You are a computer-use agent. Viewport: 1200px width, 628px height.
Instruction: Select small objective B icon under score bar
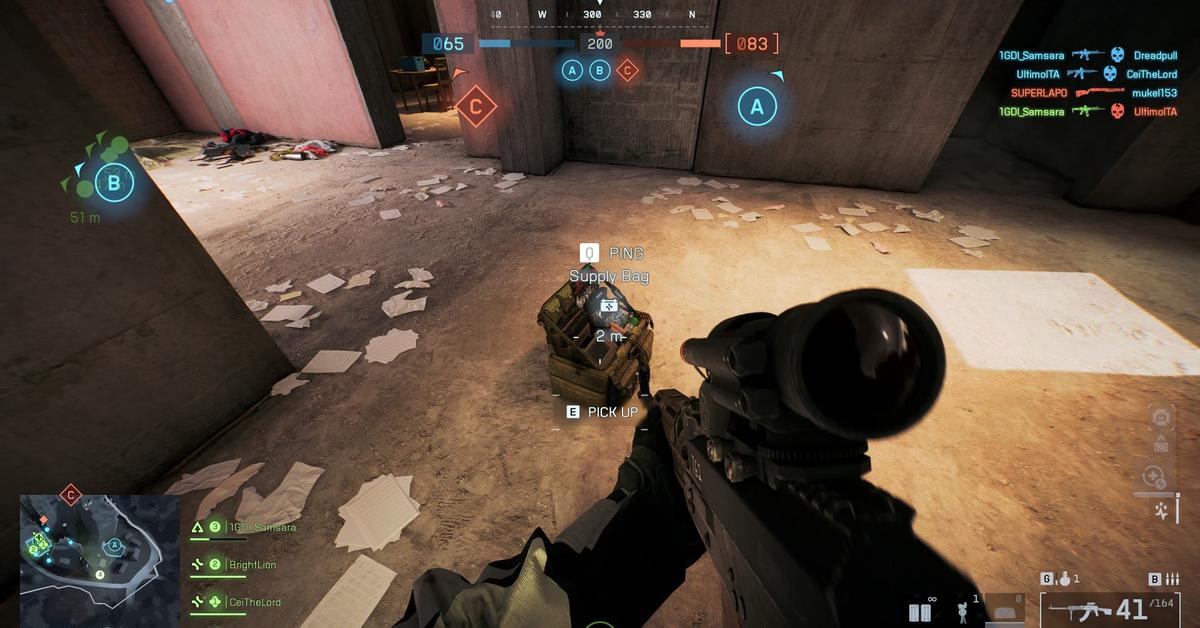click(599, 70)
